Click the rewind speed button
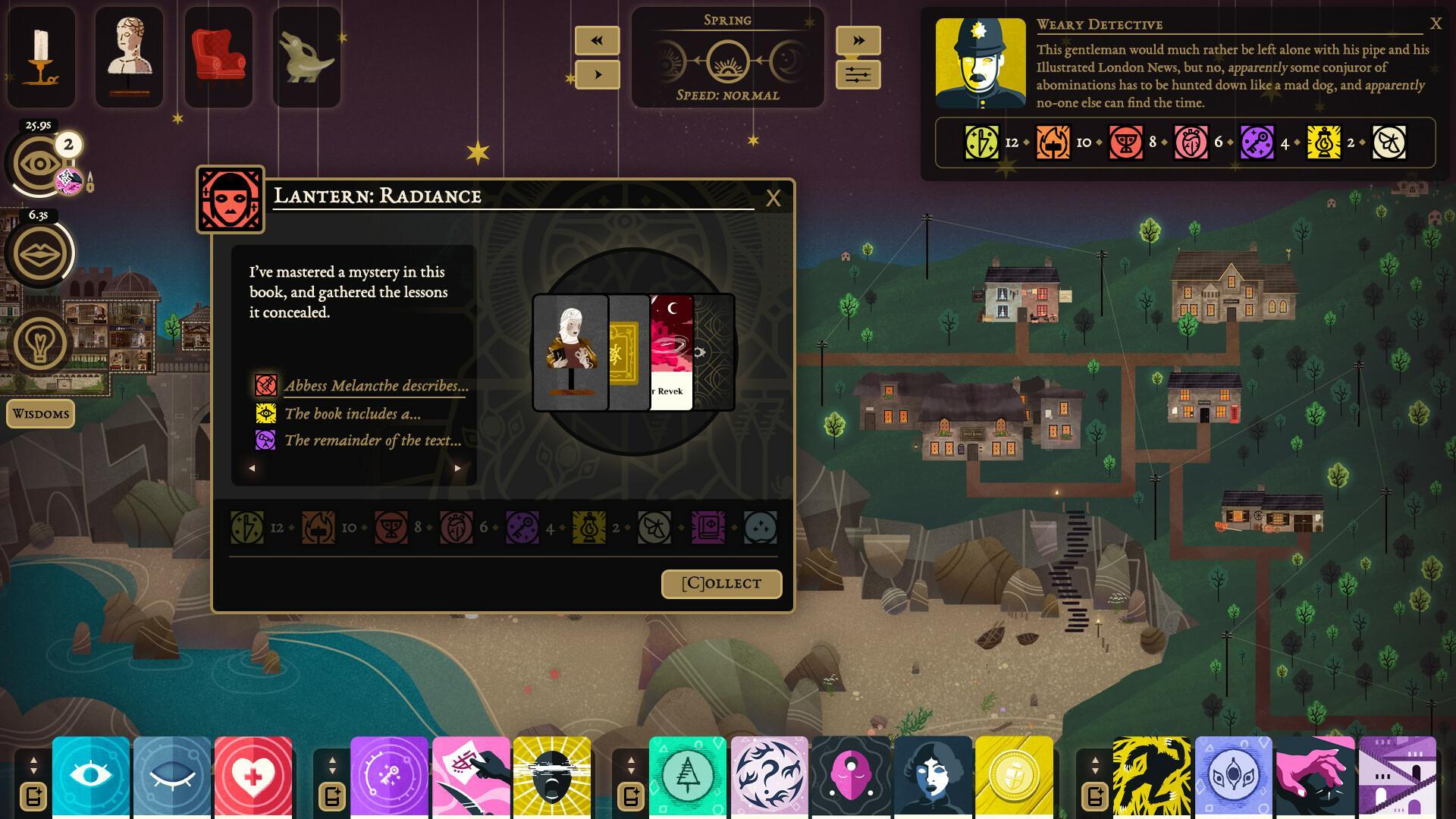Screen dimensions: 1456x819 tap(597, 40)
